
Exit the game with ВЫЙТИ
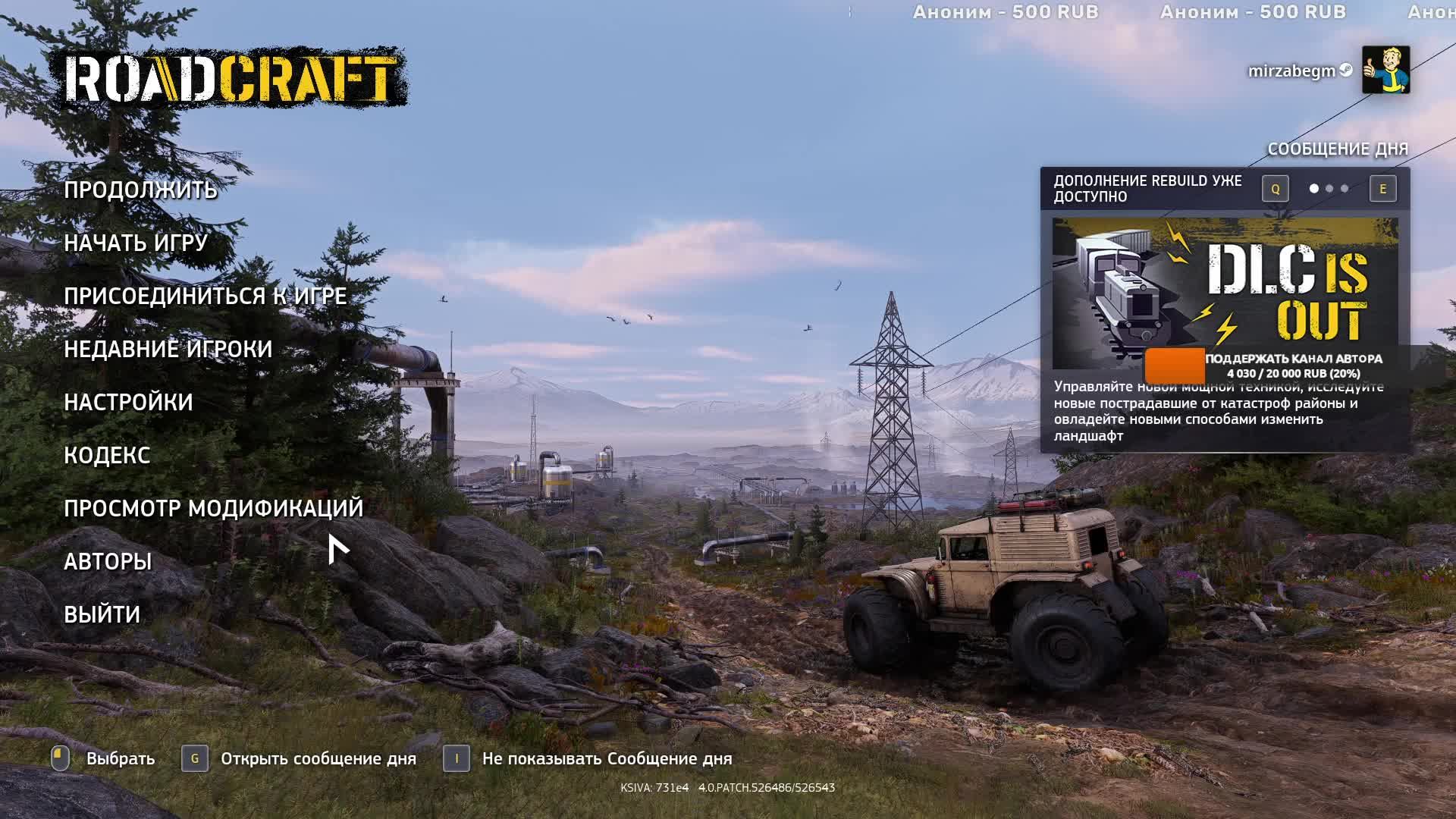click(102, 614)
